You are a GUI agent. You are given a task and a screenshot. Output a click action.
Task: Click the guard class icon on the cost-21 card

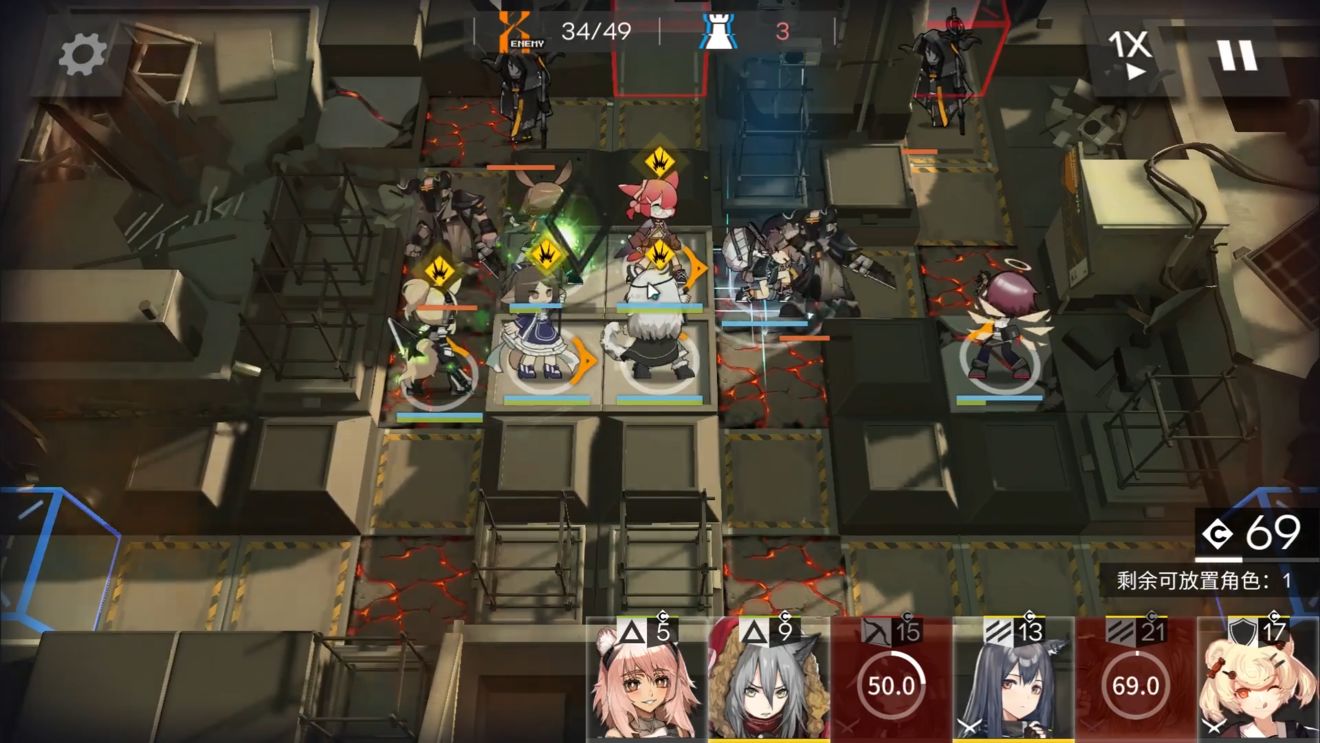tap(1120, 630)
